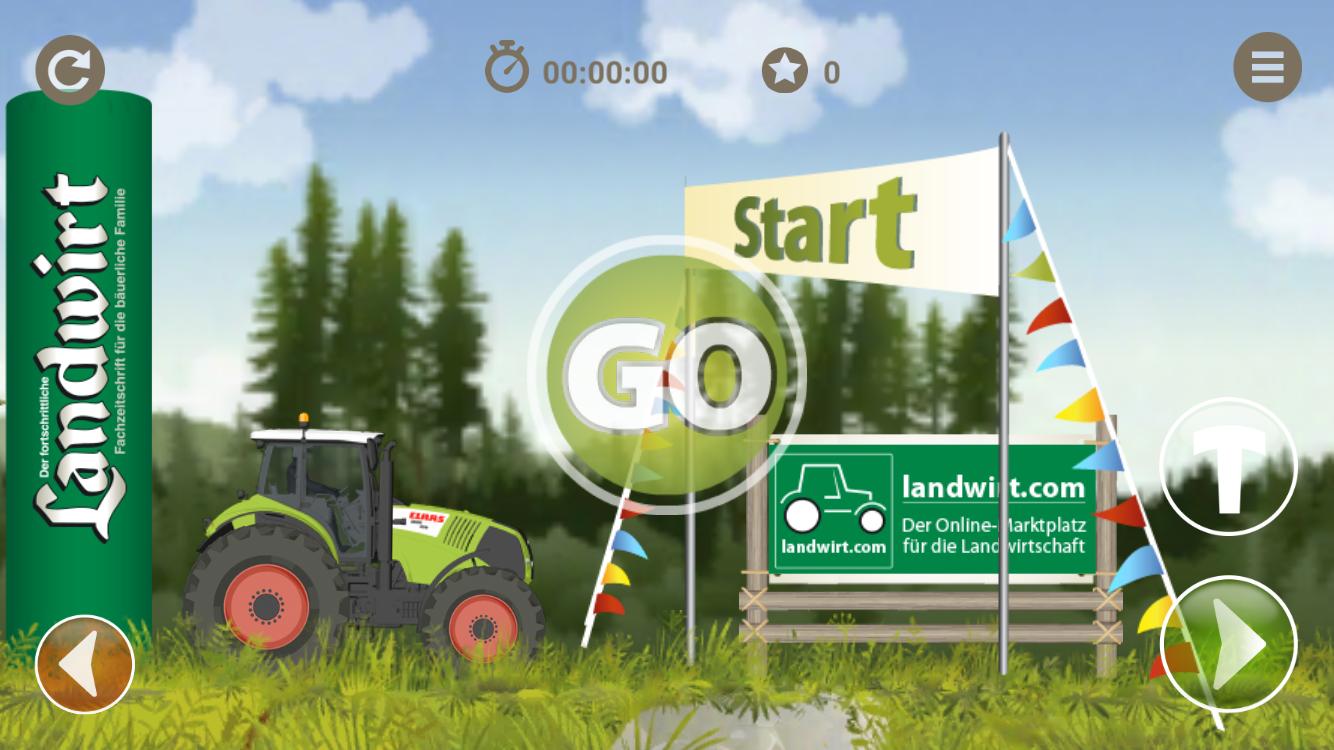Screen dimensions: 1334x750
Task: Expand the game menu options
Action: coord(1267,68)
